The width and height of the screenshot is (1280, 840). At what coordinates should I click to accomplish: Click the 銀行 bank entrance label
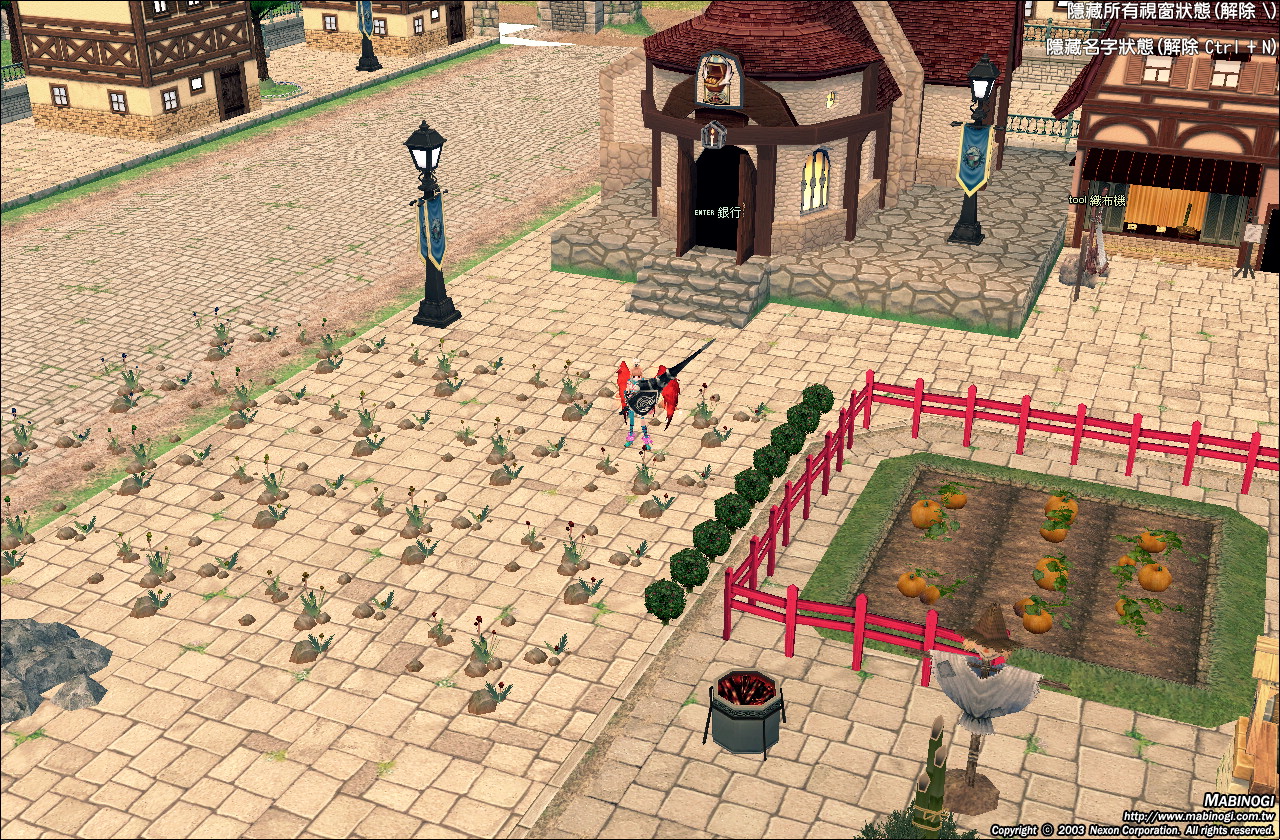pos(728,213)
